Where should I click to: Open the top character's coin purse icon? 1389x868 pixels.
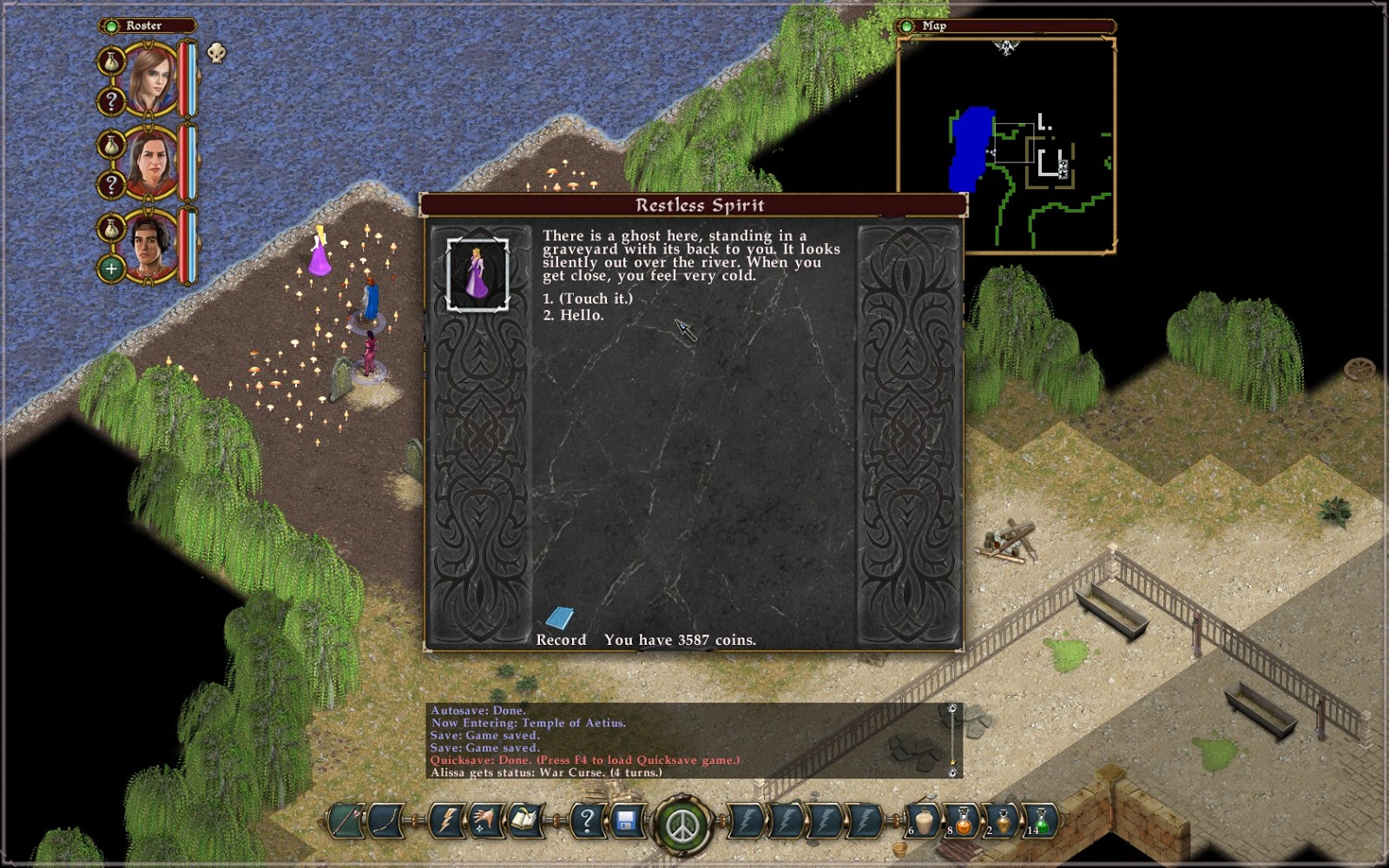[111, 62]
